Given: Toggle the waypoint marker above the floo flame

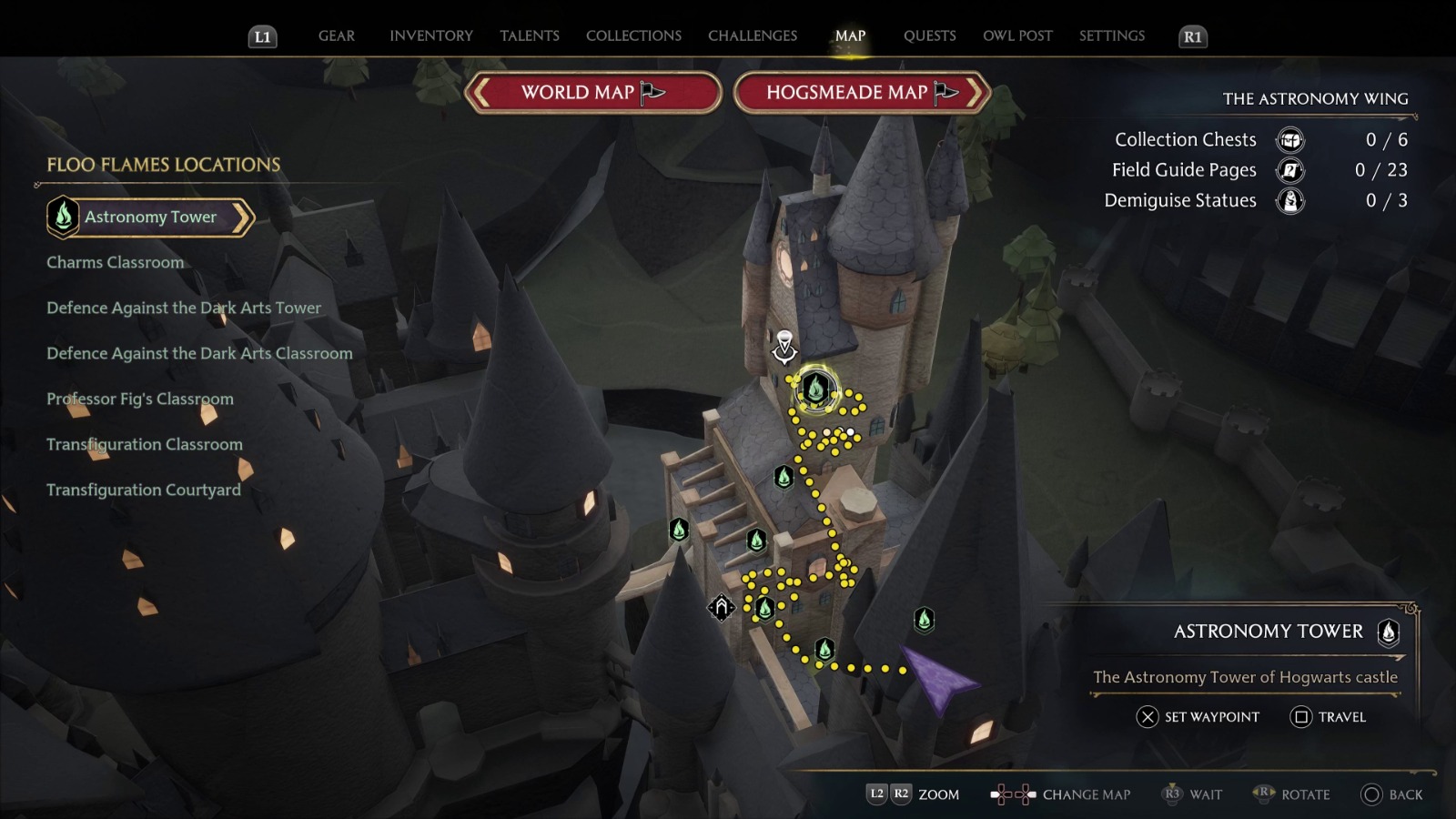Looking at the screenshot, I should click(x=784, y=339).
